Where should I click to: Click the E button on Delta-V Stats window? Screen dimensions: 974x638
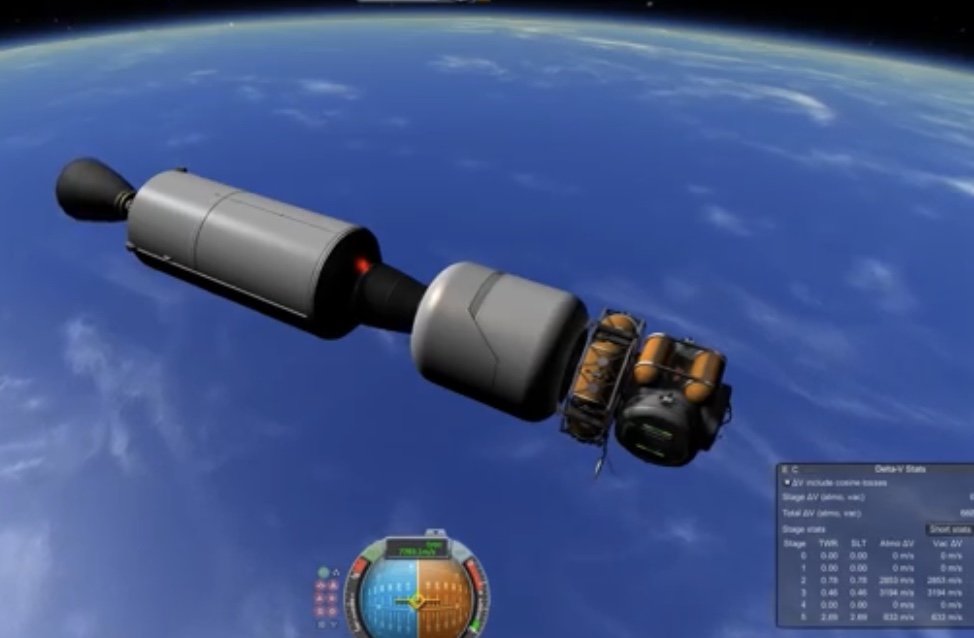(x=784, y=469)
